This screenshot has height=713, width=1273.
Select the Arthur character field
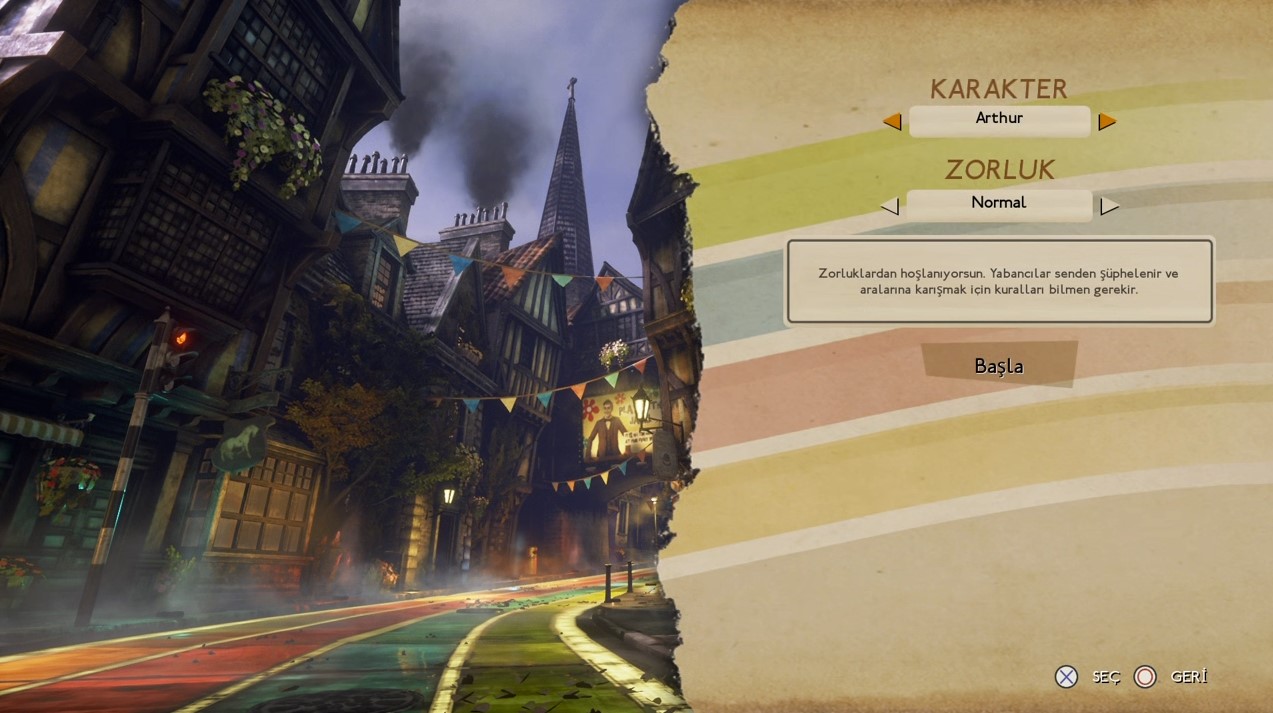click(x=999, y=120)
